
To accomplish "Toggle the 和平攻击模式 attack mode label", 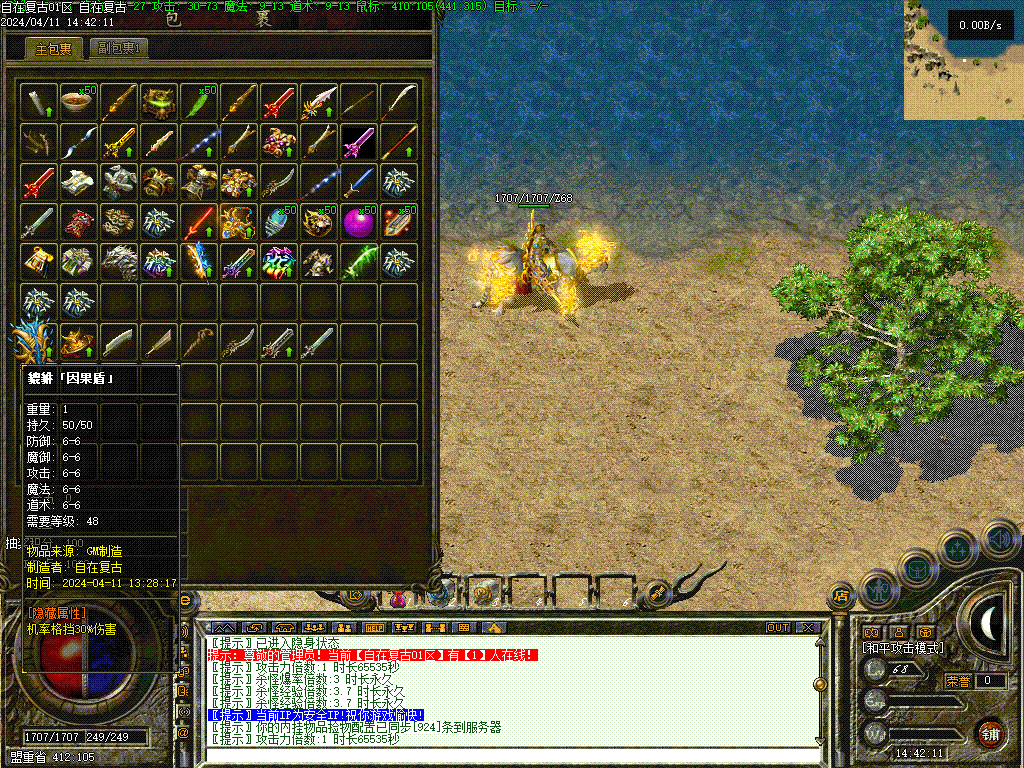I will click(x=903, y=648).
